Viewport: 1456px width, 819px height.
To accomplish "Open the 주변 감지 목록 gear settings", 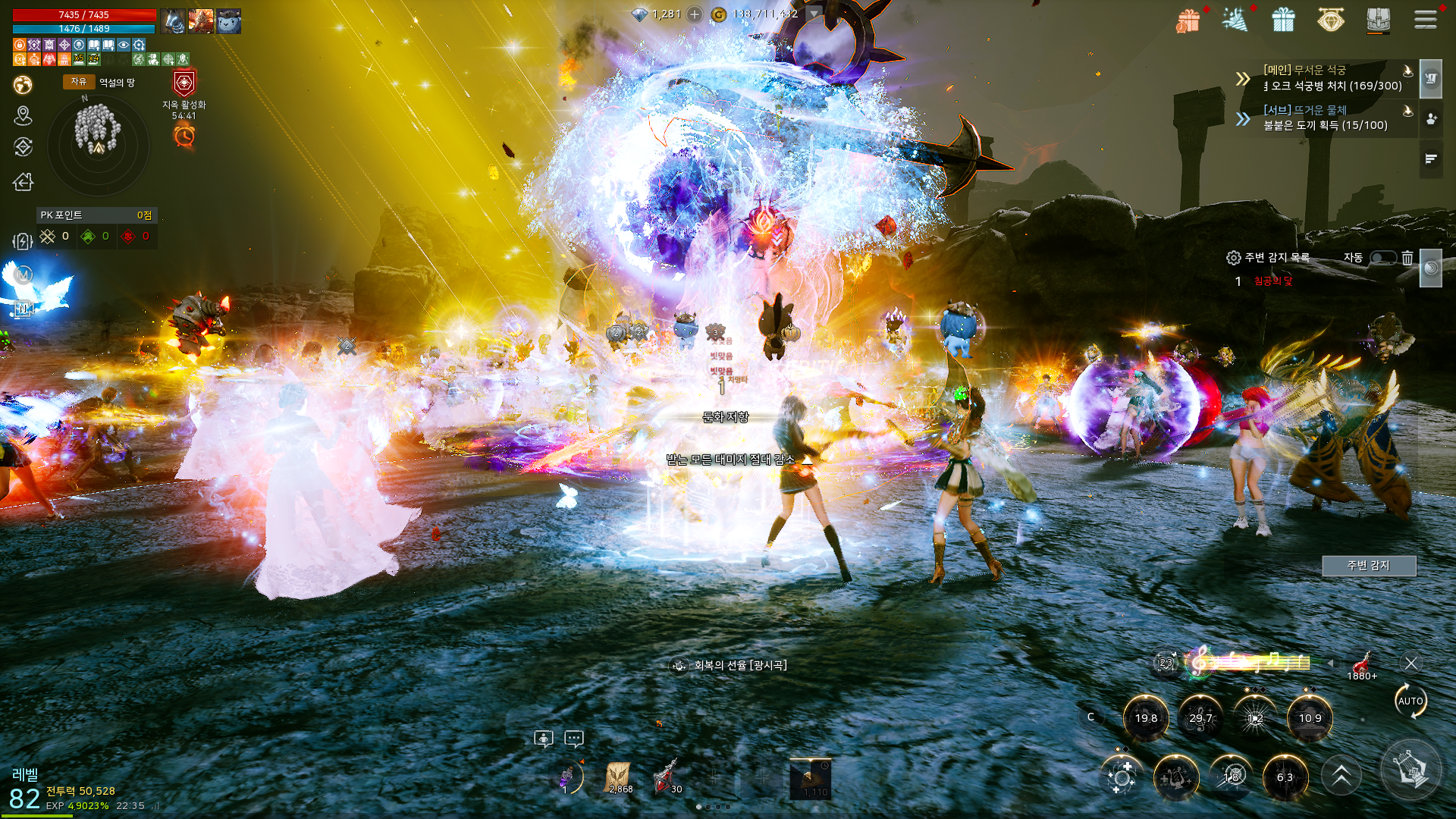I will click(1233, 258).
